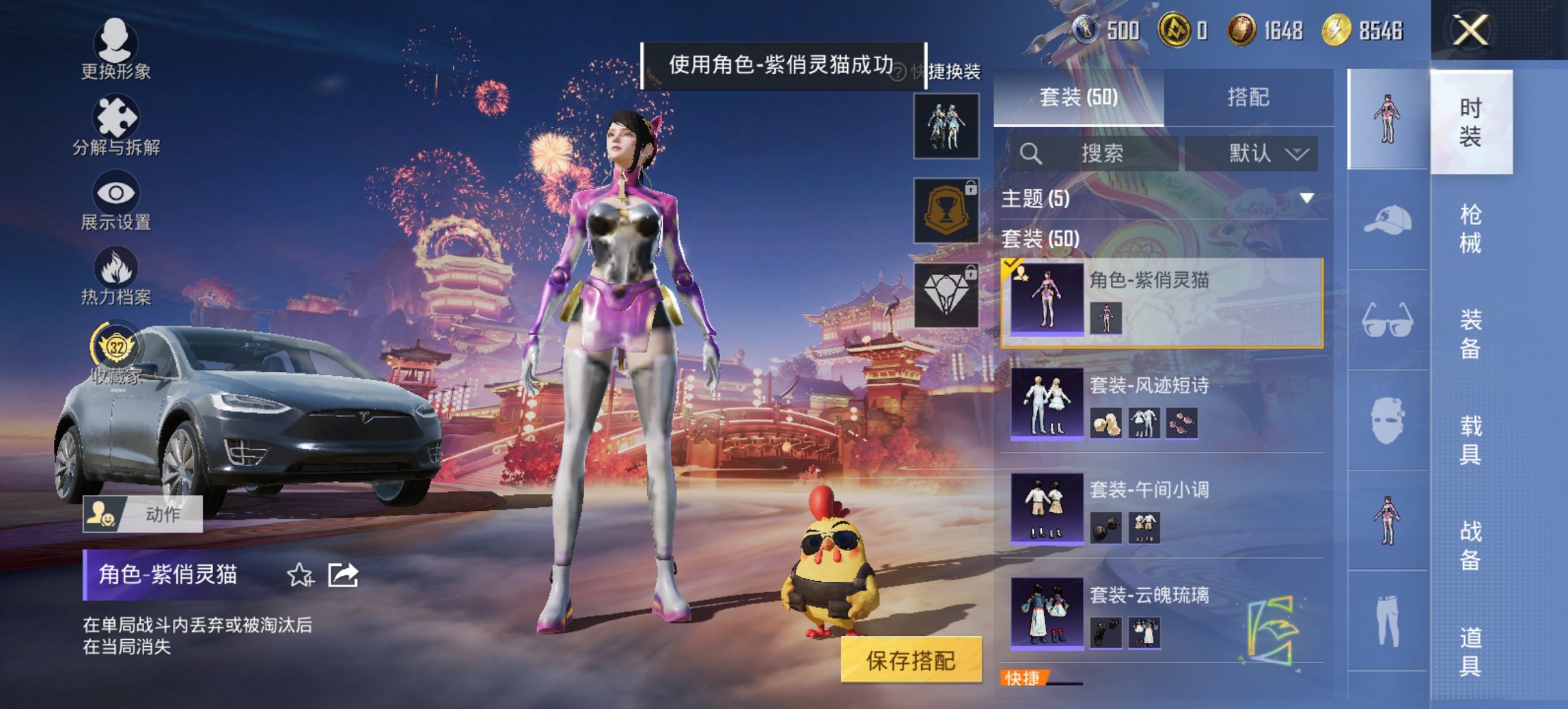Screen dimensions: 1568x709
Task: Click the magnifier icon in the search bar
Action: (x=1029, y=153)
